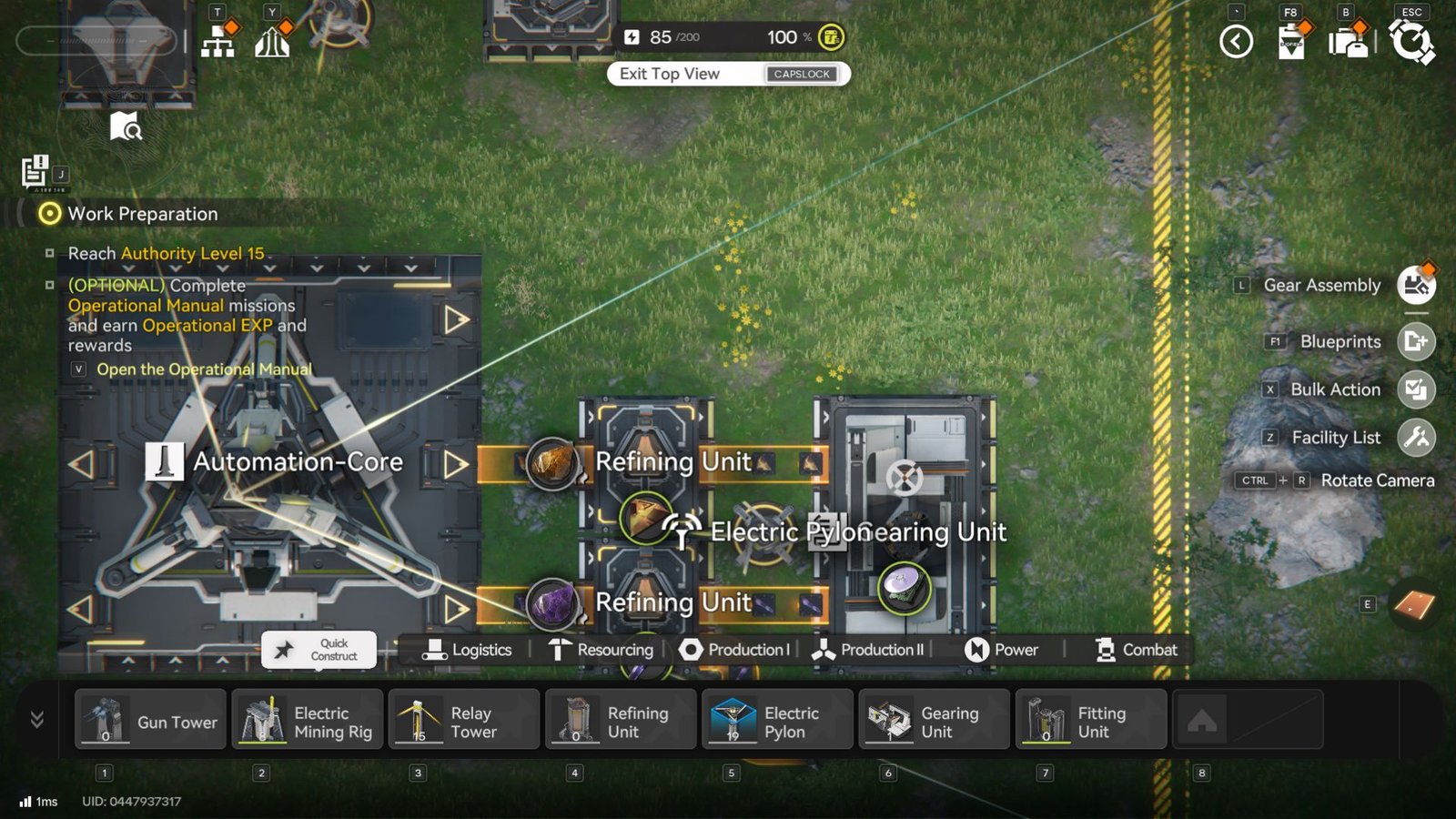Screen dimensions: 1456x819
Task: Click the back arrow icon at top right
Action: pyautogui.click(x=1236, y=41)
